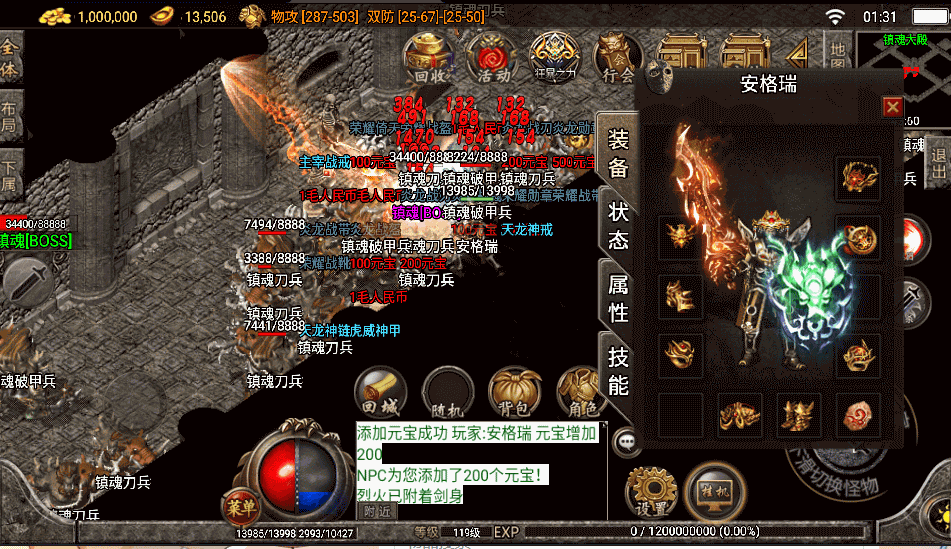Use the 回城 return-to-town scroll

click(x=381, y=392)
